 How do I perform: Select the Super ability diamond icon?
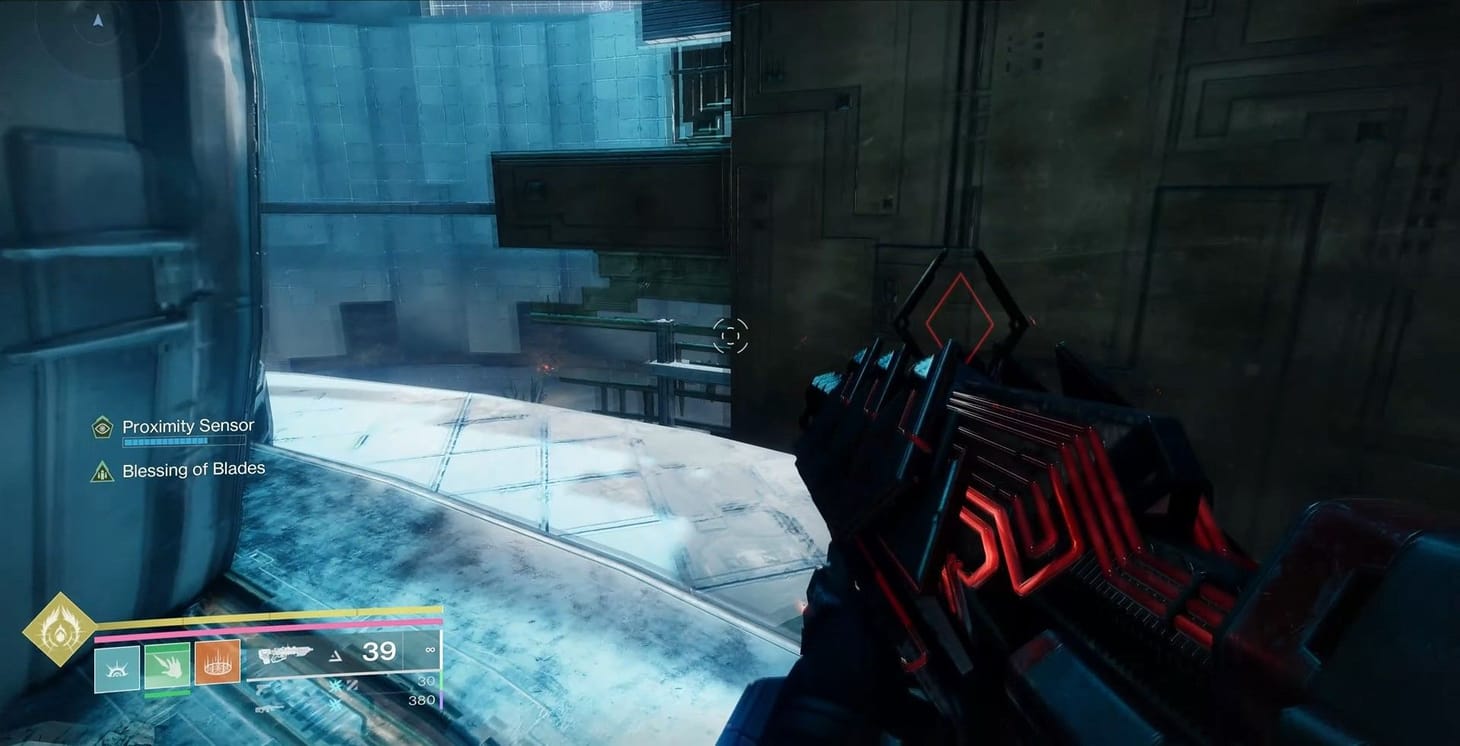tap(58, 631)
